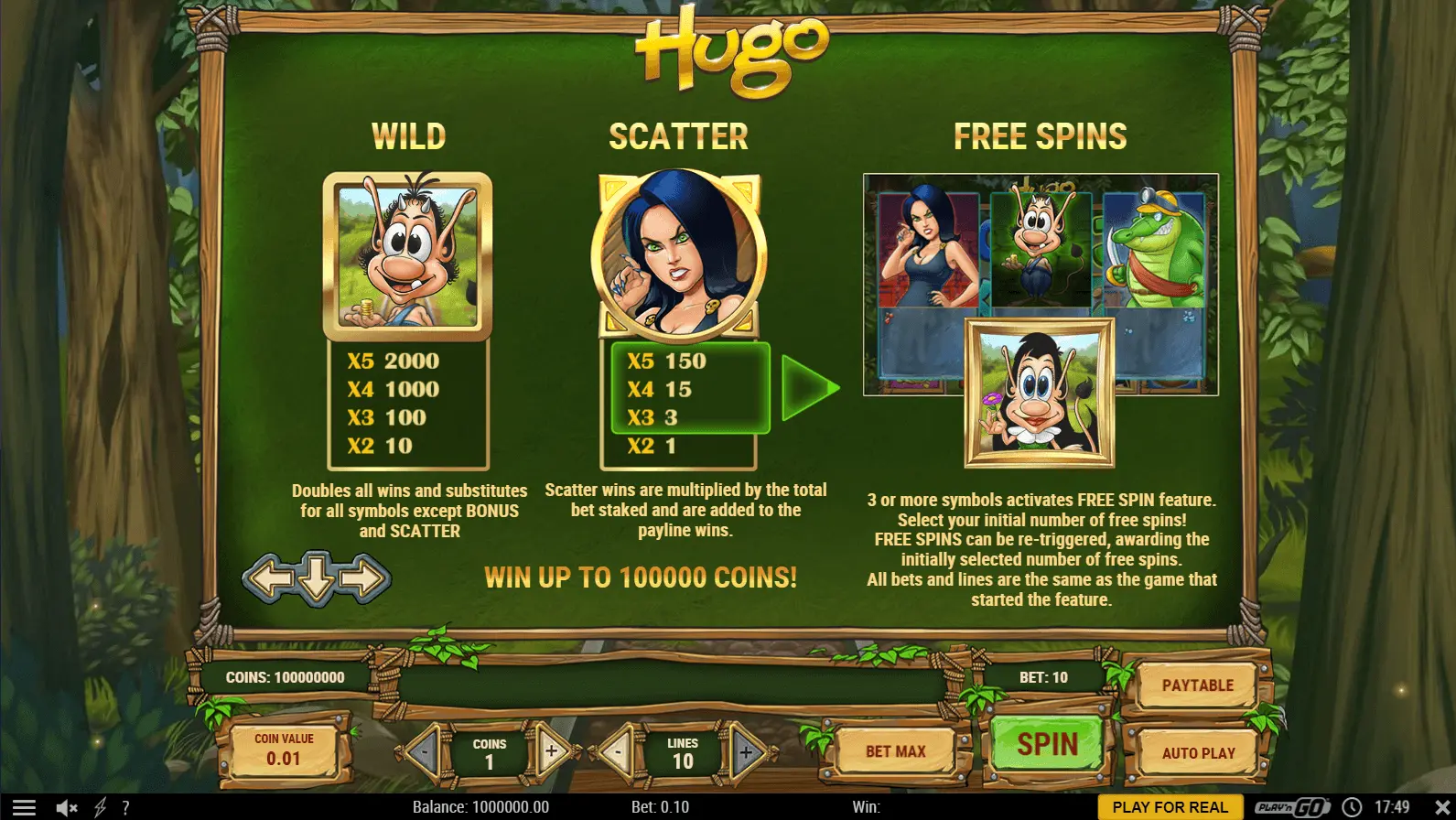Open the hamburger menu
Viewport: 1456px width, 820px height.
pos(24,807)
